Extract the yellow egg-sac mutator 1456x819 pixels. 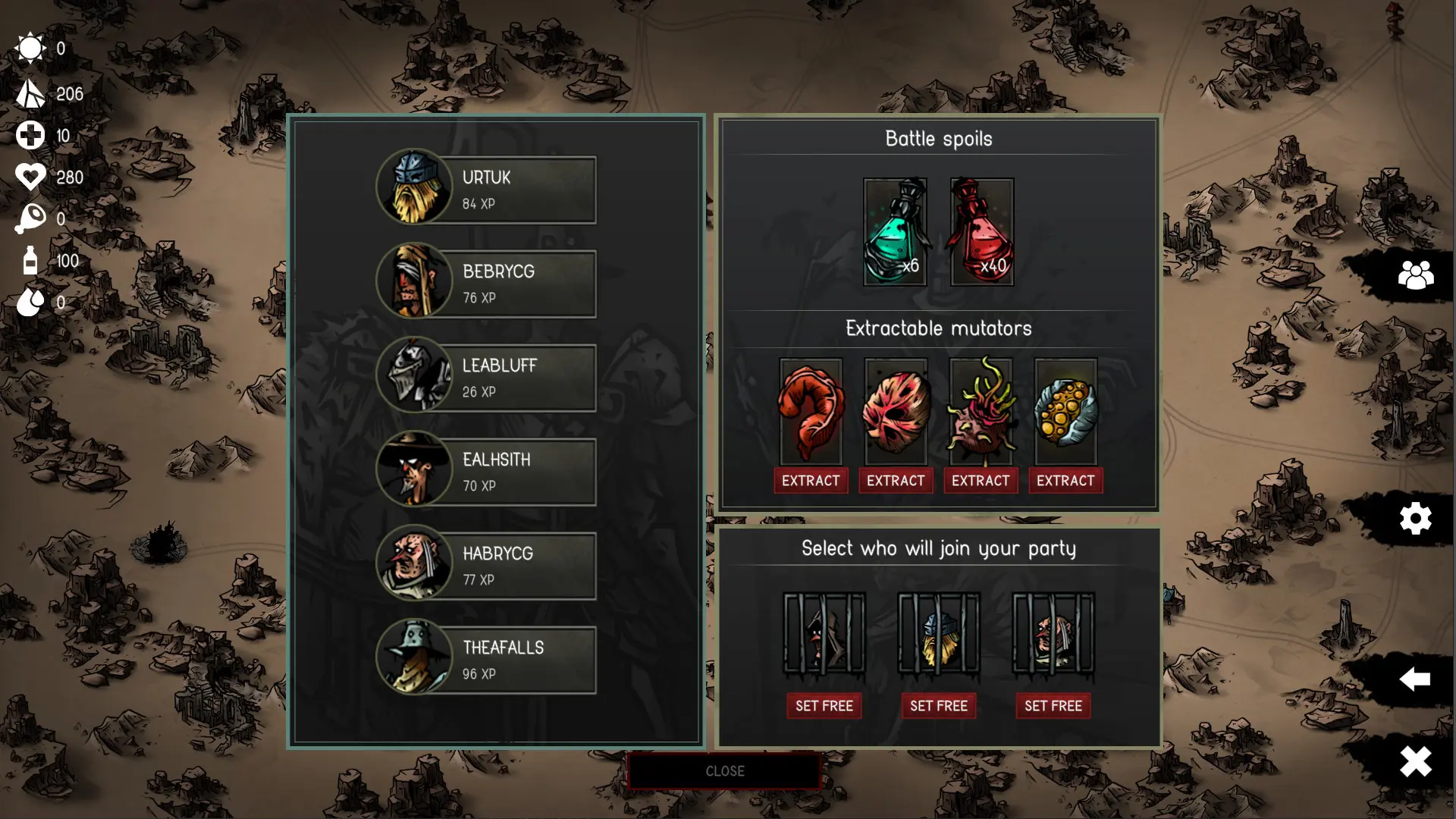coord(1065,480)
